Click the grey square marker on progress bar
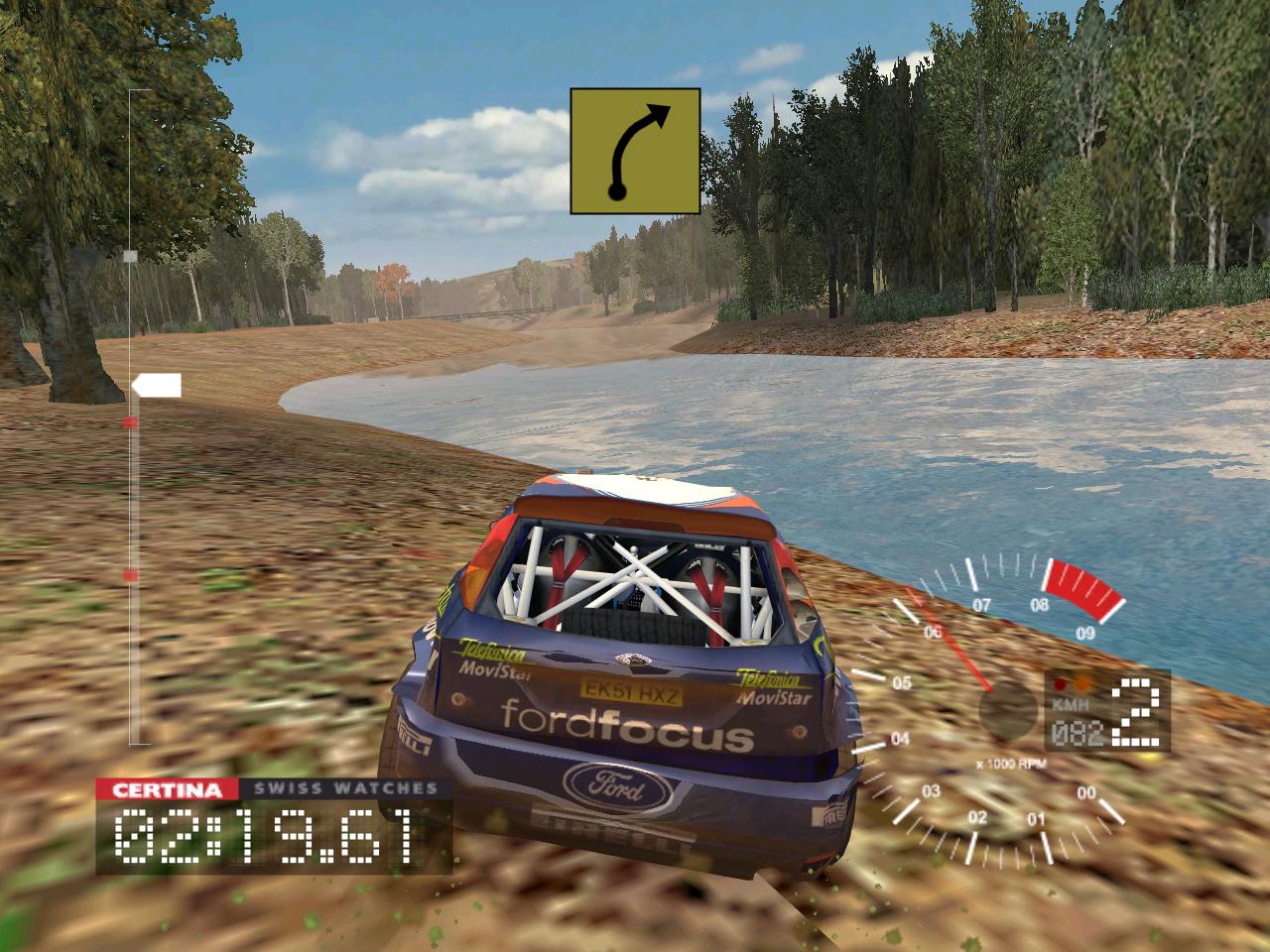1270x952 pixels. pos(130,256)
